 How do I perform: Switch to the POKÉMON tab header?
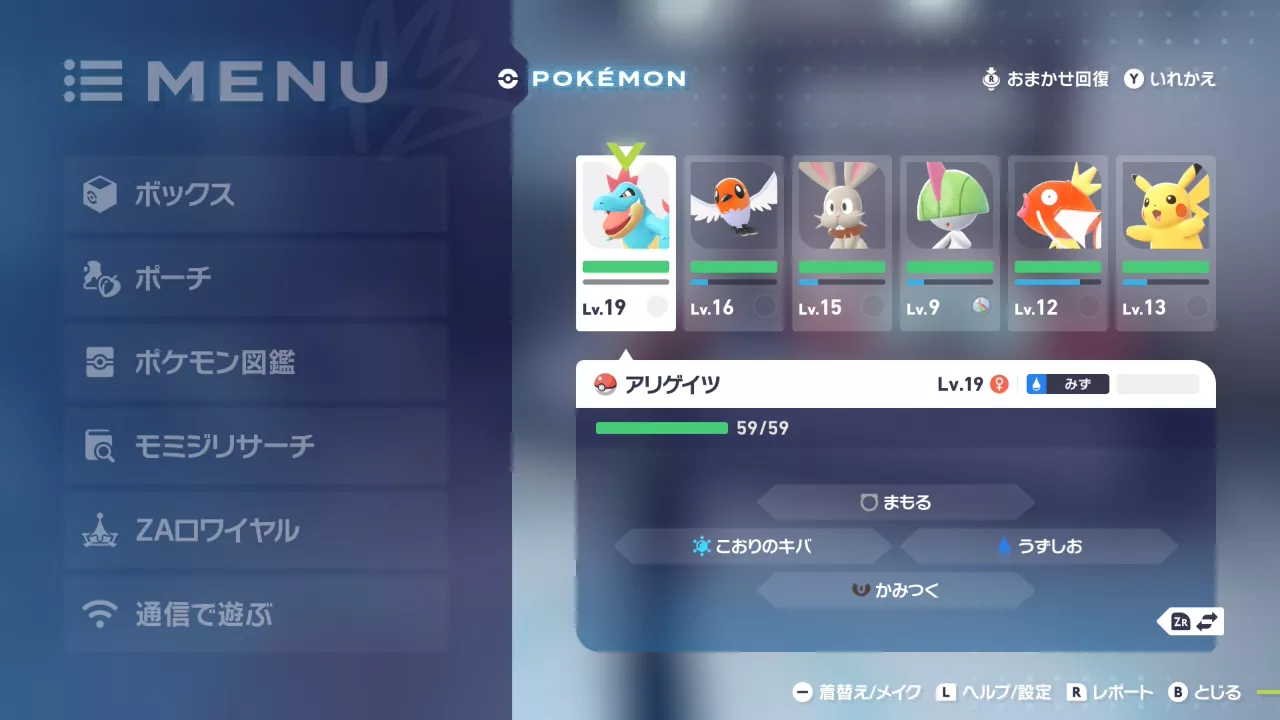point(592,80)
